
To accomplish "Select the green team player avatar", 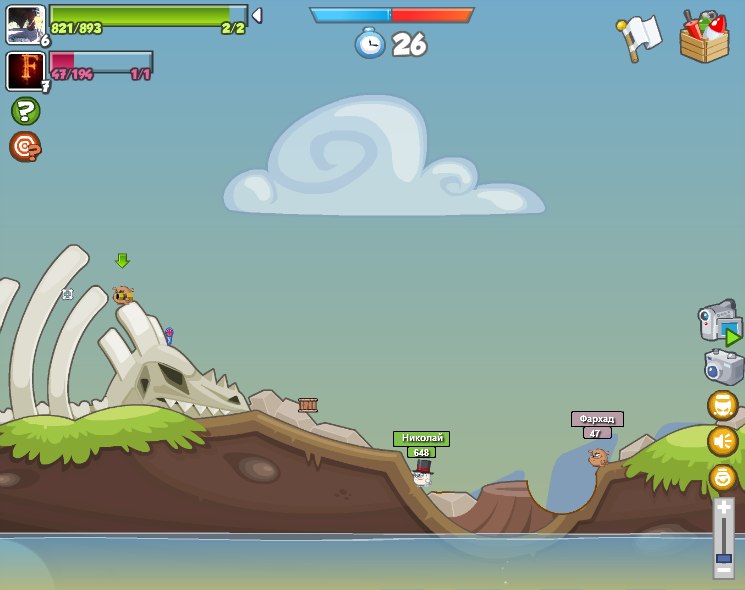I will point(25,24).
